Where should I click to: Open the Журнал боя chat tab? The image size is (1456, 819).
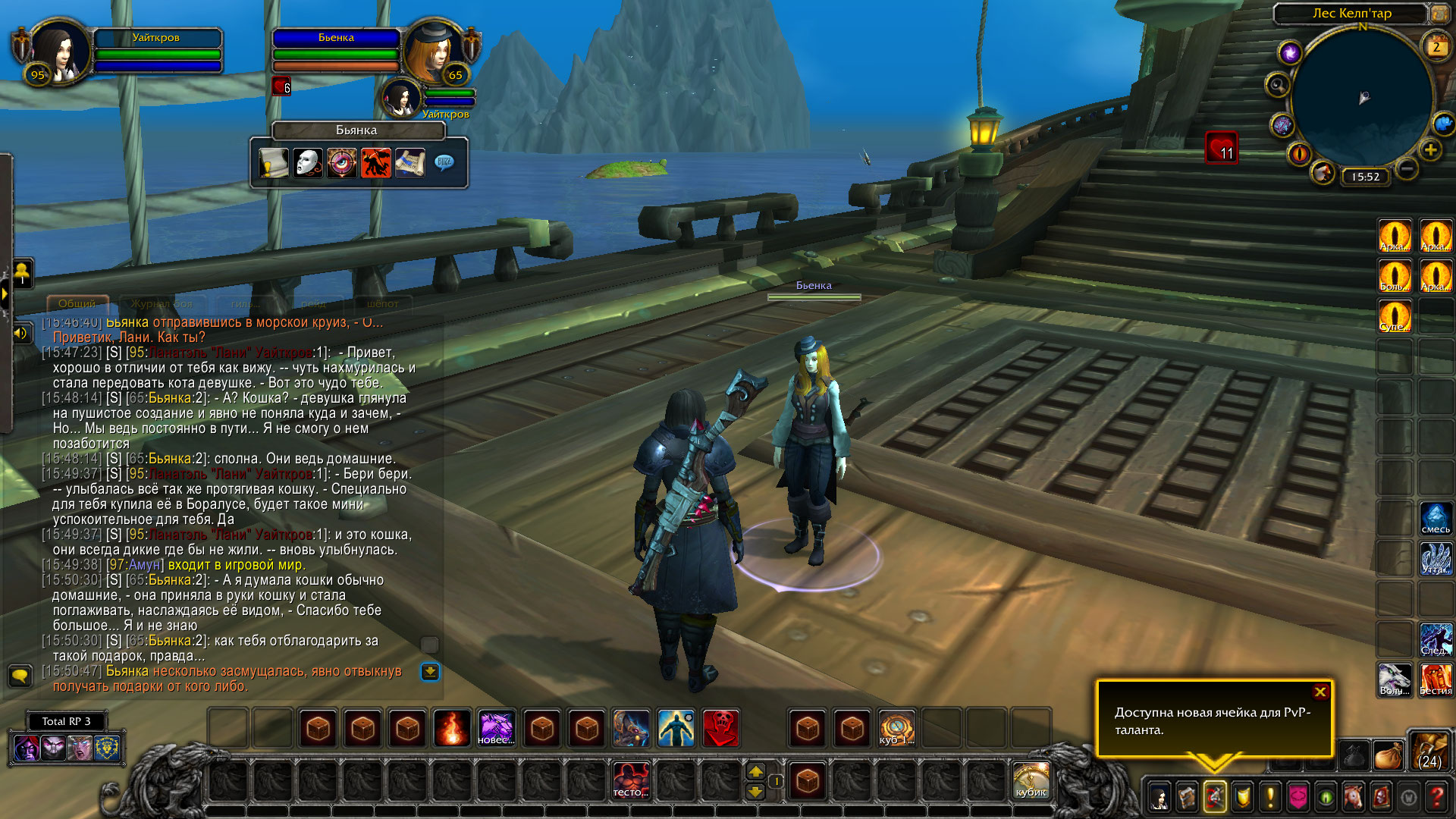tap(162, 303)
